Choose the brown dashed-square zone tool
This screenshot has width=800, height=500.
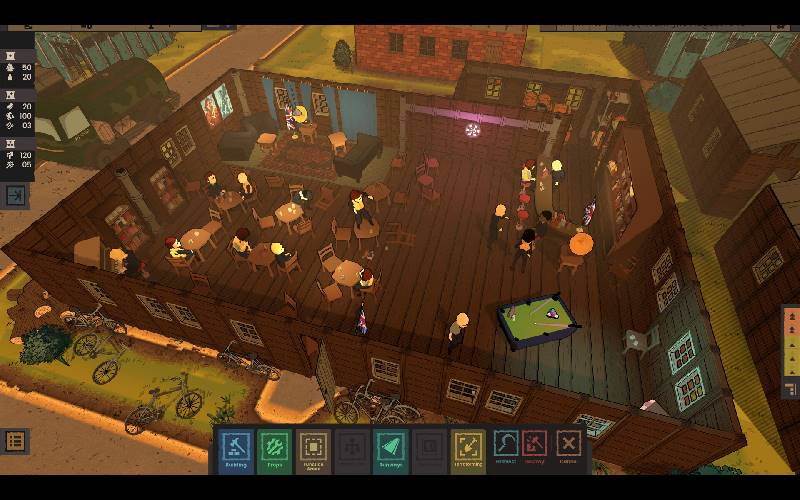click(x=314, y=449)
